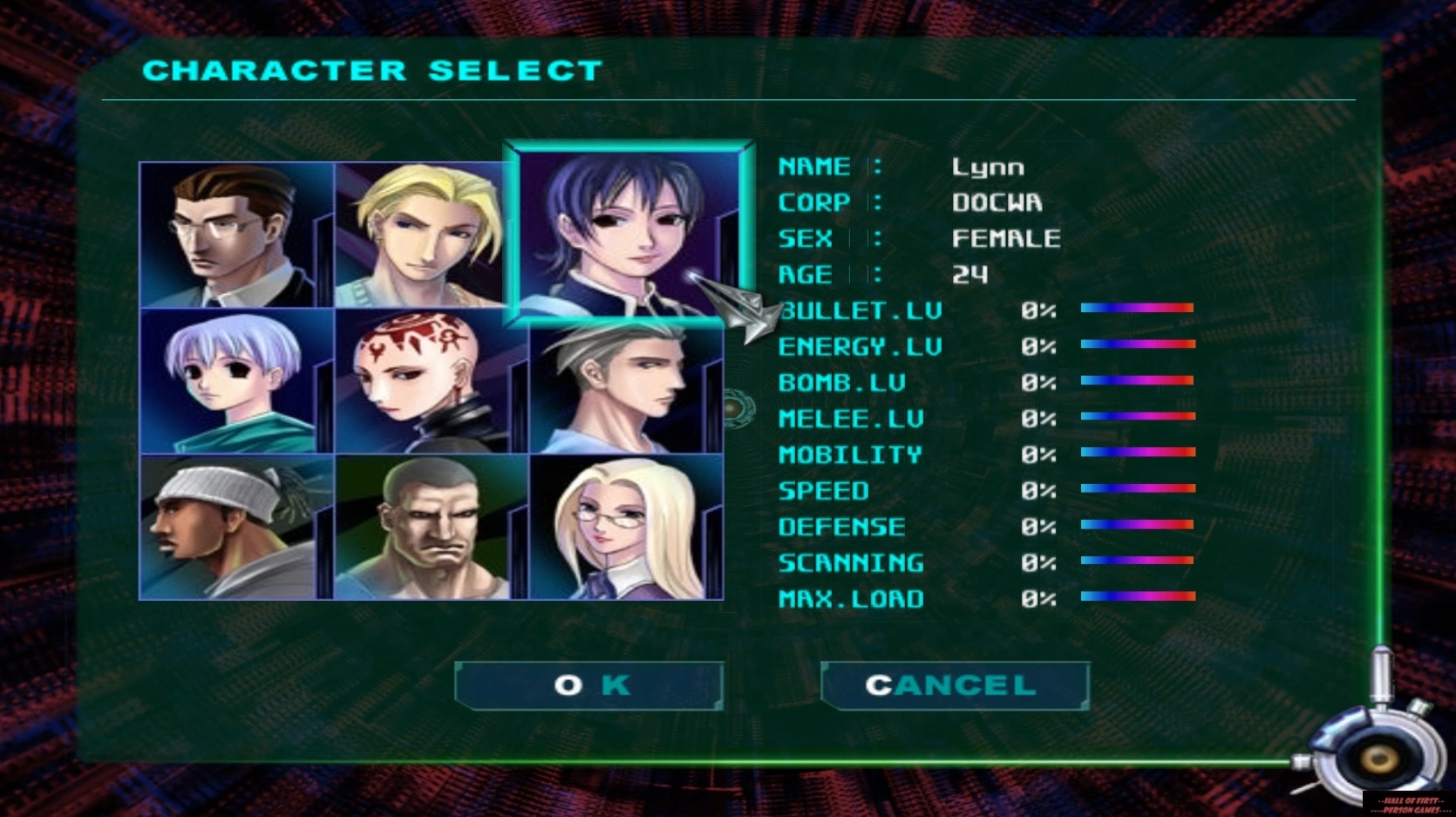Pick the lavender-haired character portrait
This screenshot has height=817, width=1456.
[x=235, y=381]
